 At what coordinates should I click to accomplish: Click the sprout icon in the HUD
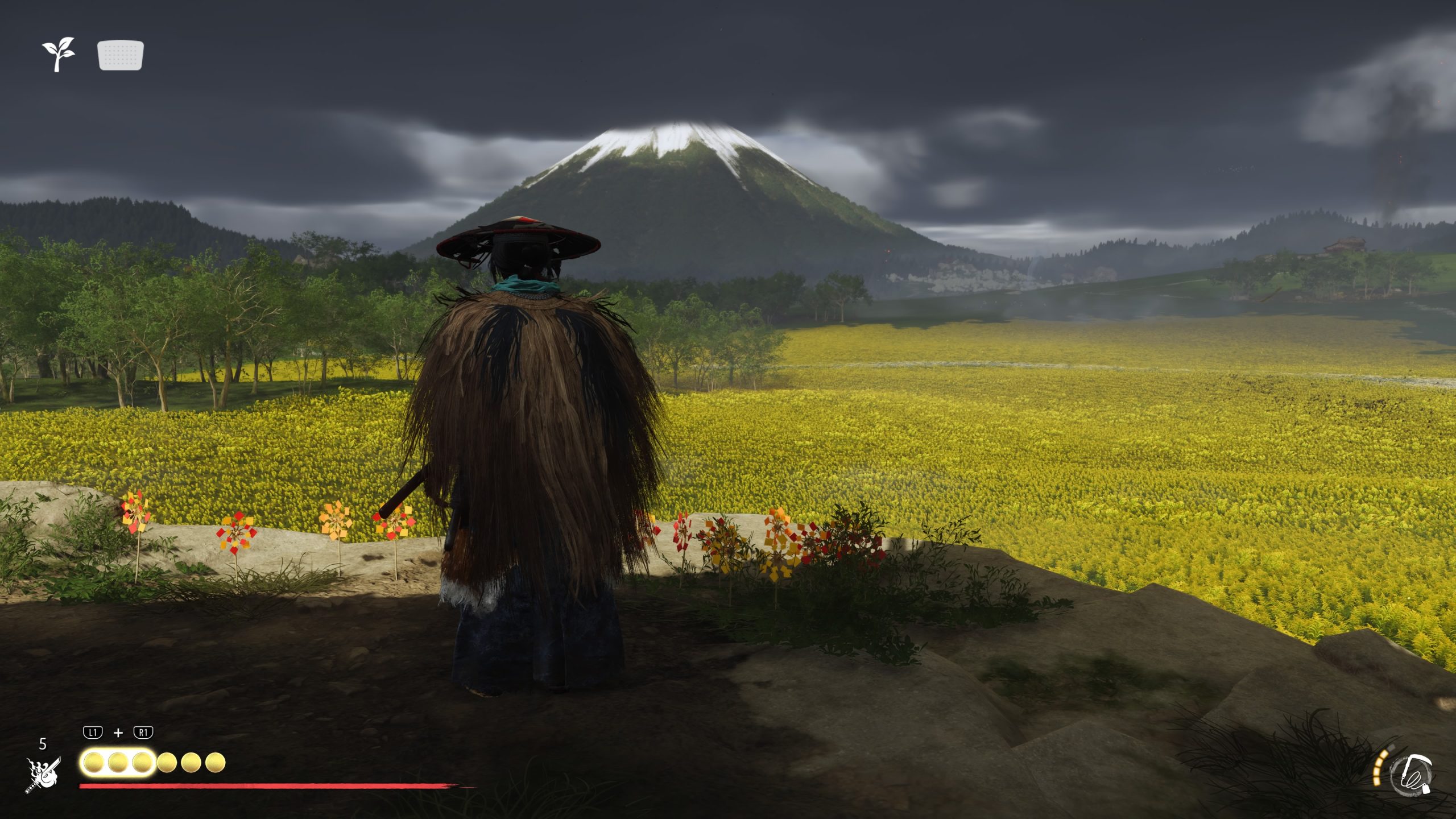(58, 54)
